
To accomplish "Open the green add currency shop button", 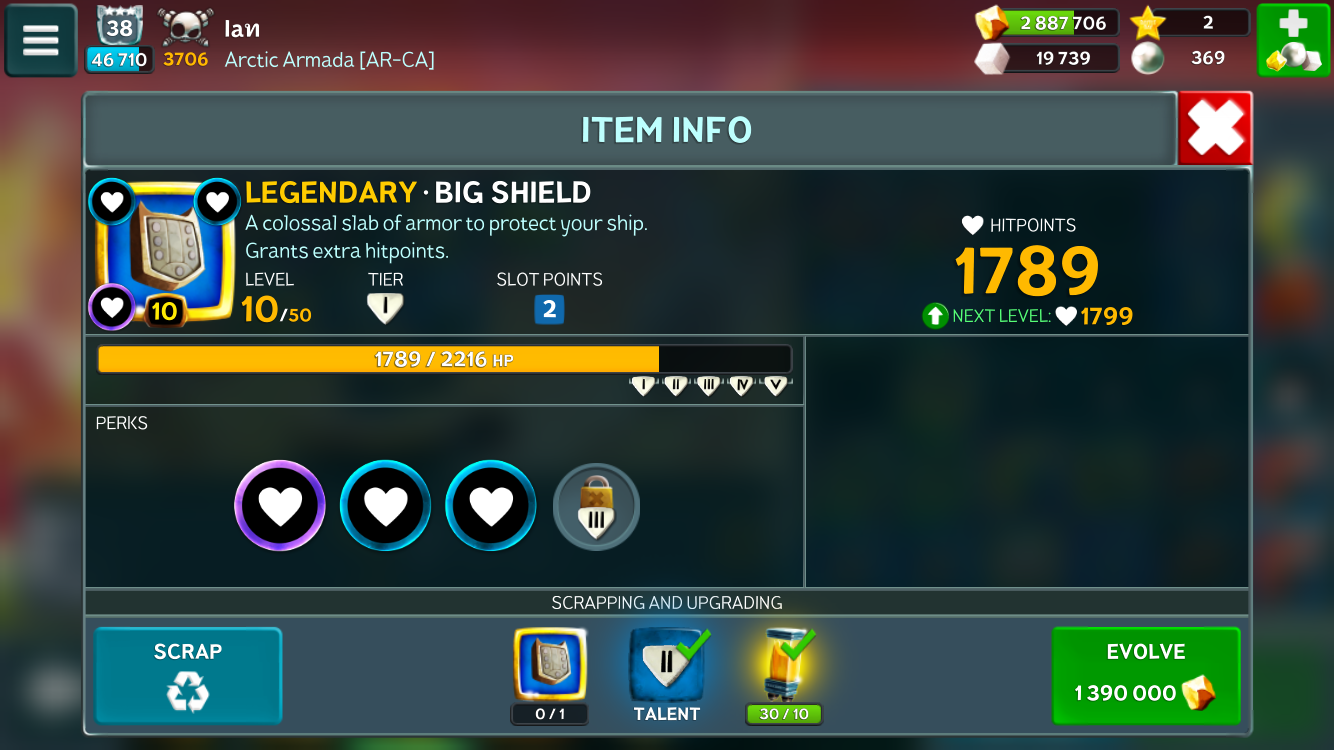I will [1293, 40].
